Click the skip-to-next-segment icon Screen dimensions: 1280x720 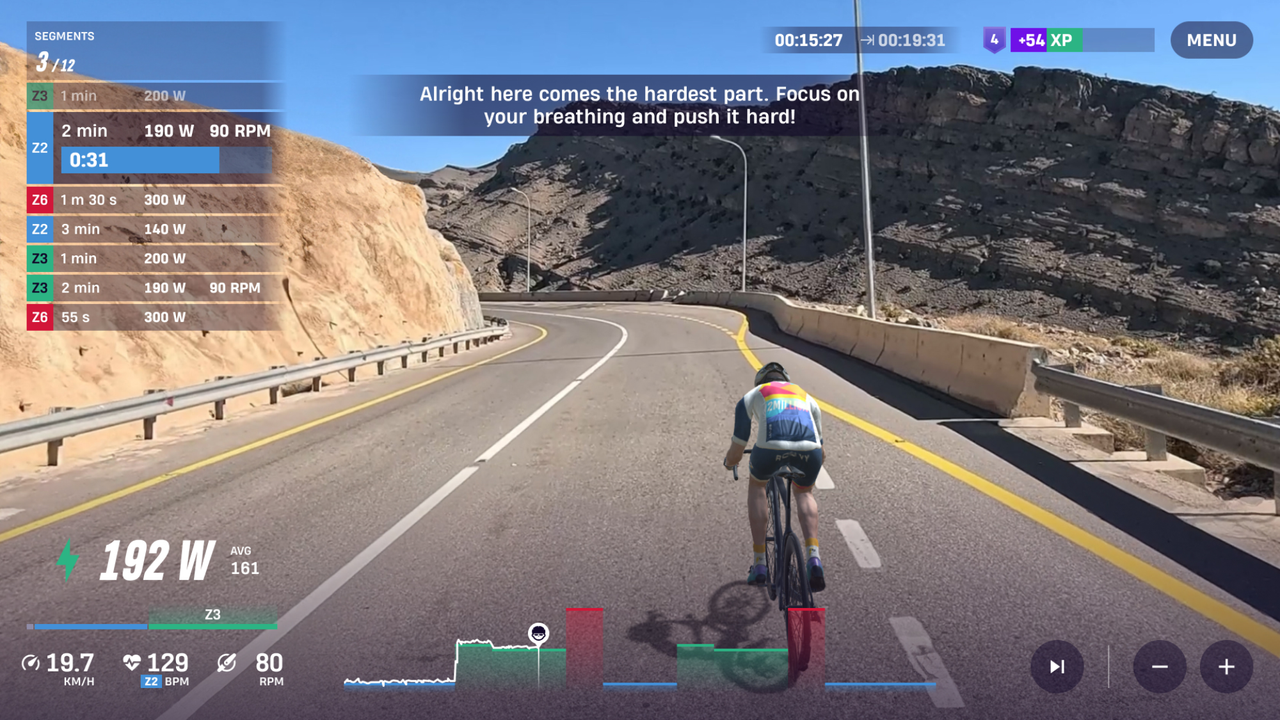click(x=1056, y=667)
